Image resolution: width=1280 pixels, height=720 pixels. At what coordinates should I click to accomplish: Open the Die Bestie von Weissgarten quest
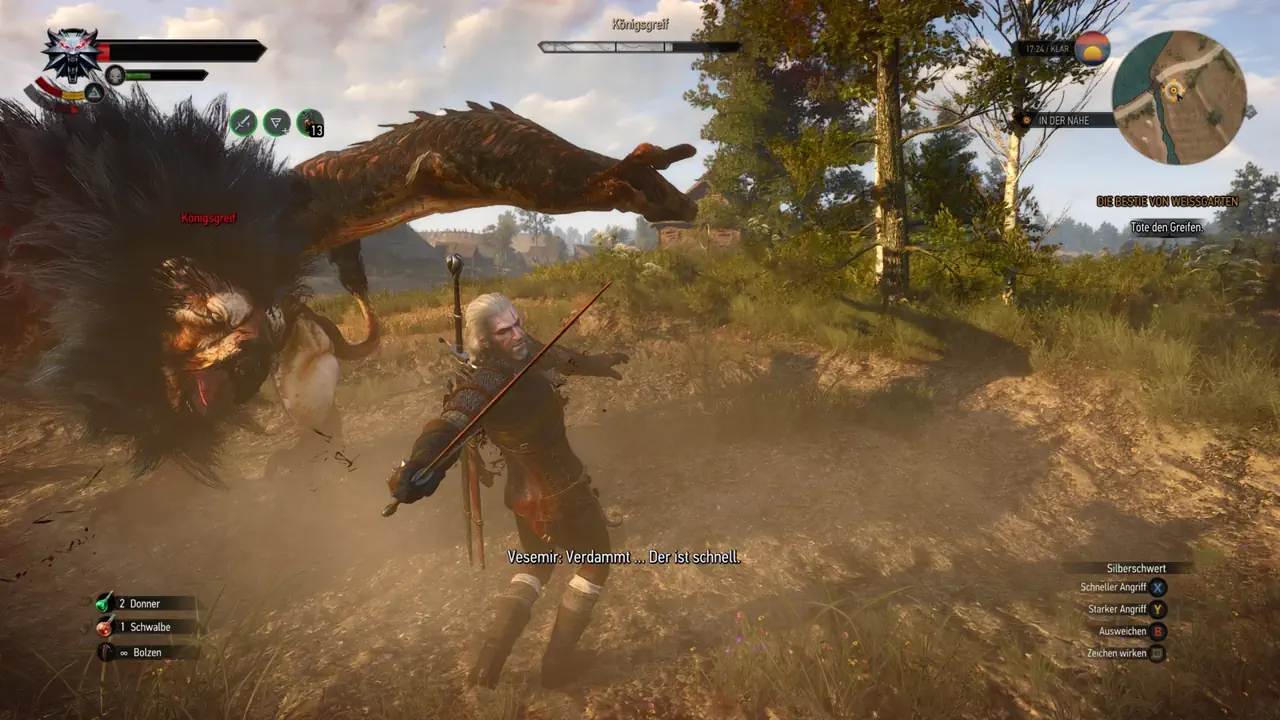coord(1167,201)
